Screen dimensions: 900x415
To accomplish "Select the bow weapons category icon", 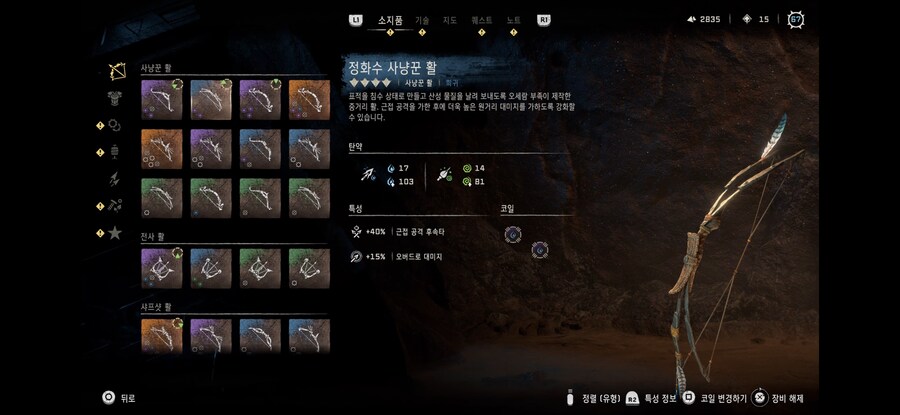I will (116, 72).
